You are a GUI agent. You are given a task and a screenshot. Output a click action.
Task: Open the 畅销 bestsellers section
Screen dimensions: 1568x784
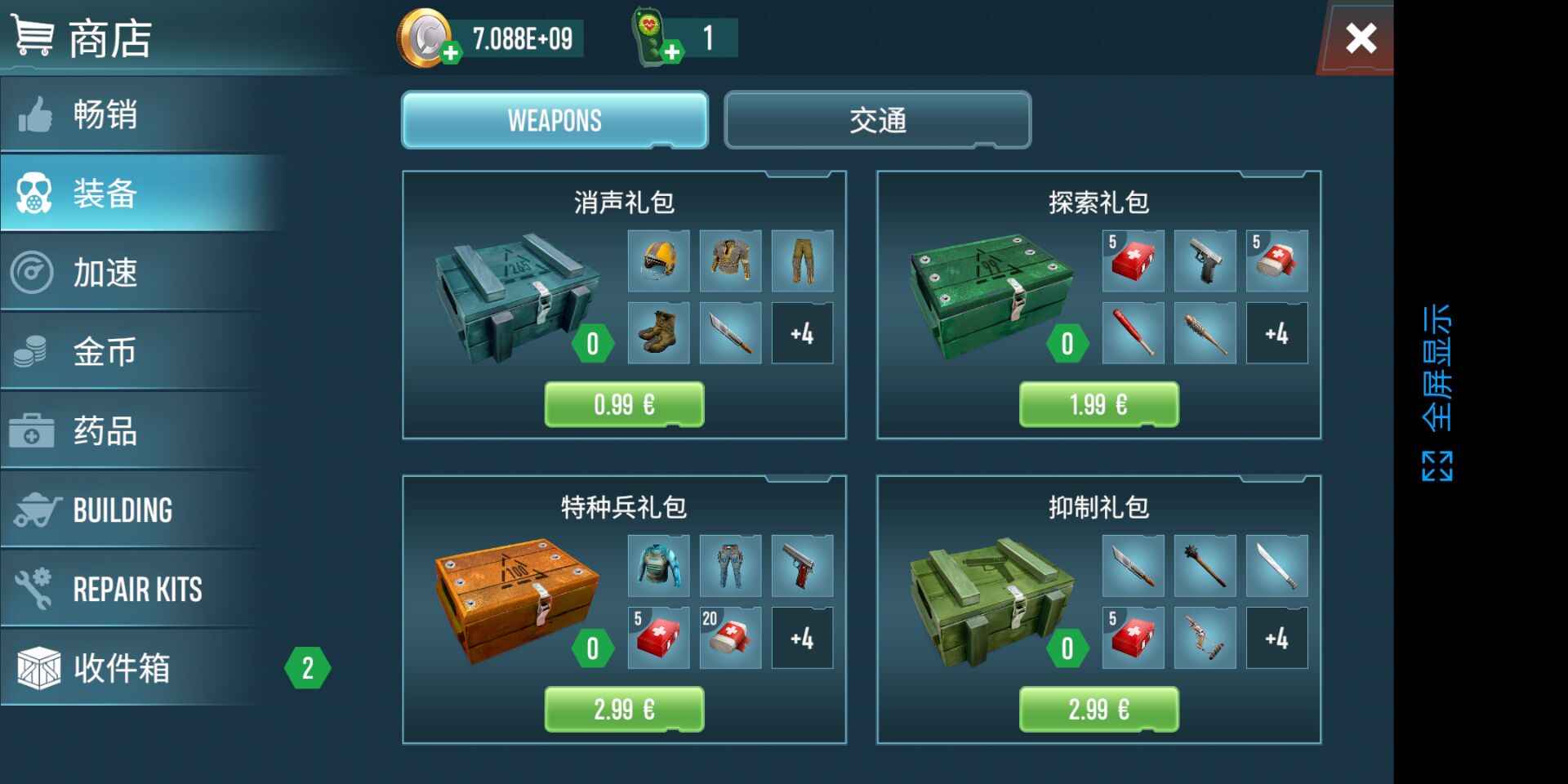[105, 116]
